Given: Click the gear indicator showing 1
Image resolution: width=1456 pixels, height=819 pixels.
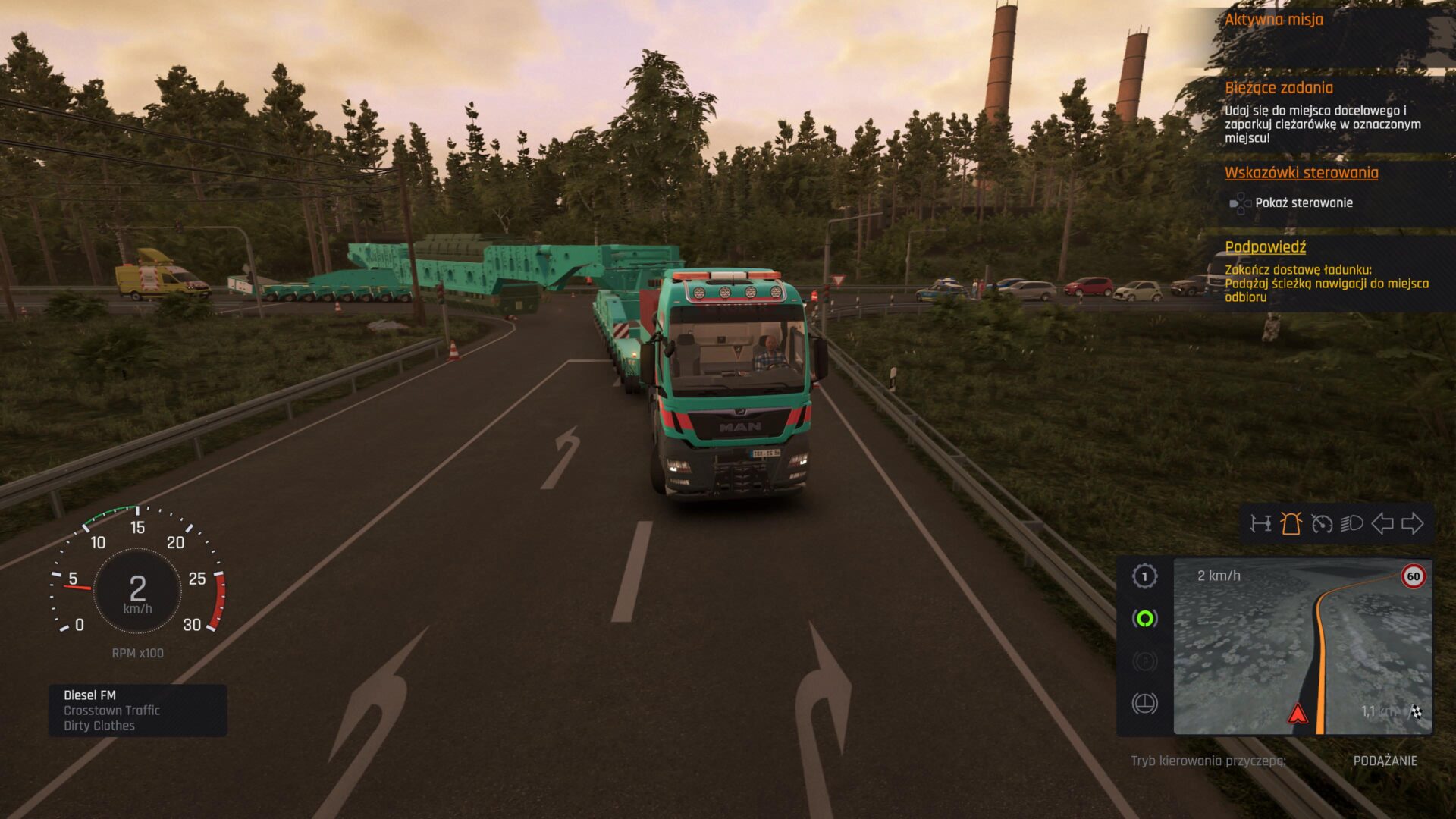Looking at the screenshot, I should click(x=1144, y=576).
